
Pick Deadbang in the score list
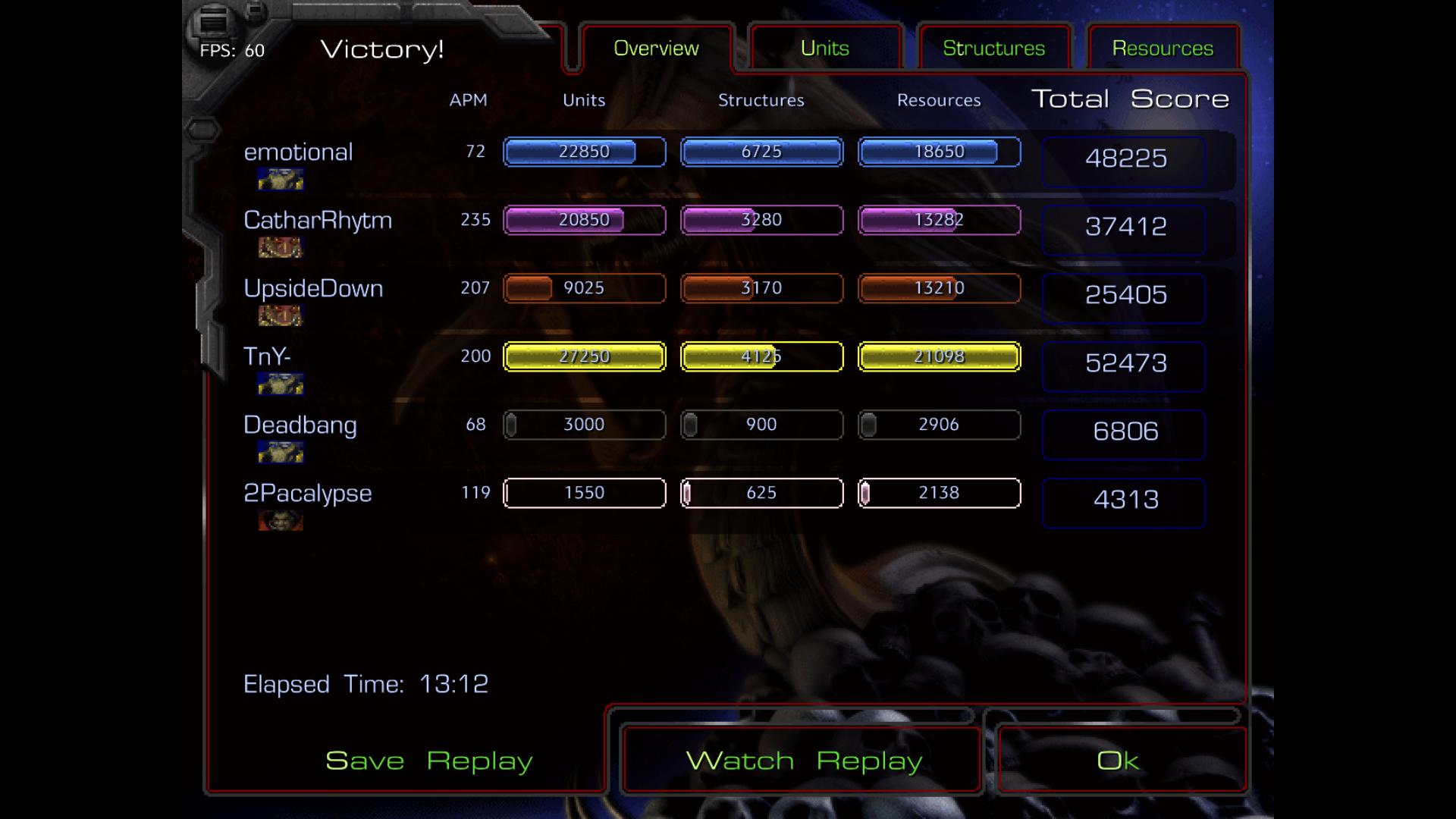300,425
